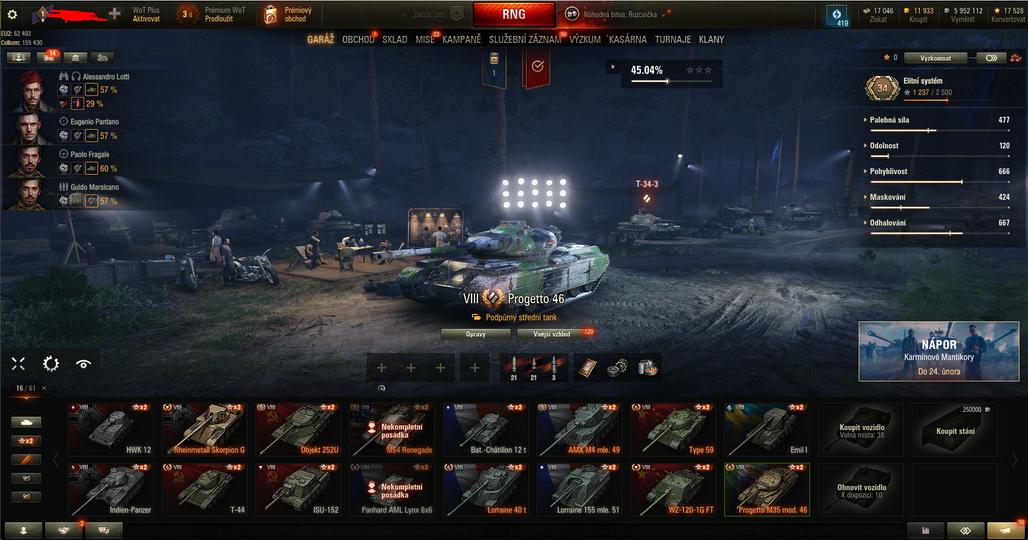The height and width of the screenshot is (540, 1028).
Task: Switch to the Klany tab
Action: click(x=712, y=40)
